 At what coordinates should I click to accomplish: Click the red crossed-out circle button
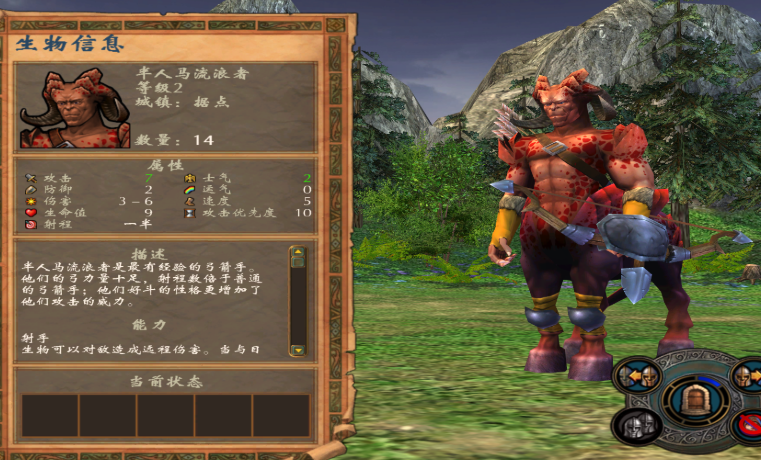click(750, 427)
